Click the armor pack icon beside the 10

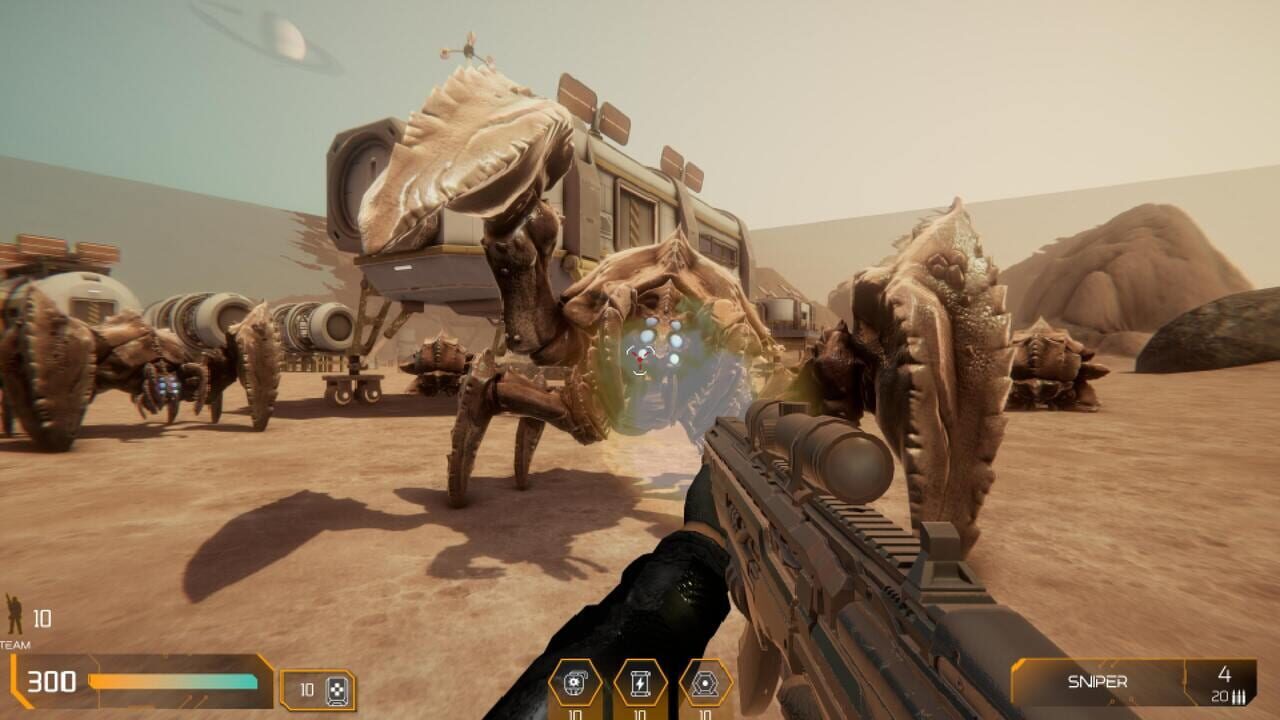337,688
